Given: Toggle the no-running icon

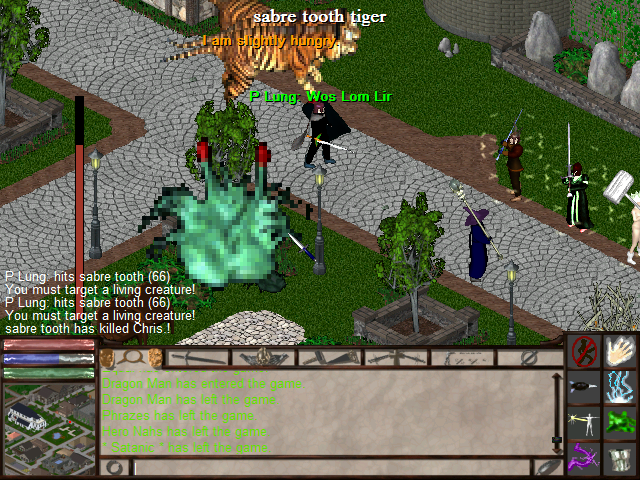Looking at the screenshot, I should tap(584, 352).
